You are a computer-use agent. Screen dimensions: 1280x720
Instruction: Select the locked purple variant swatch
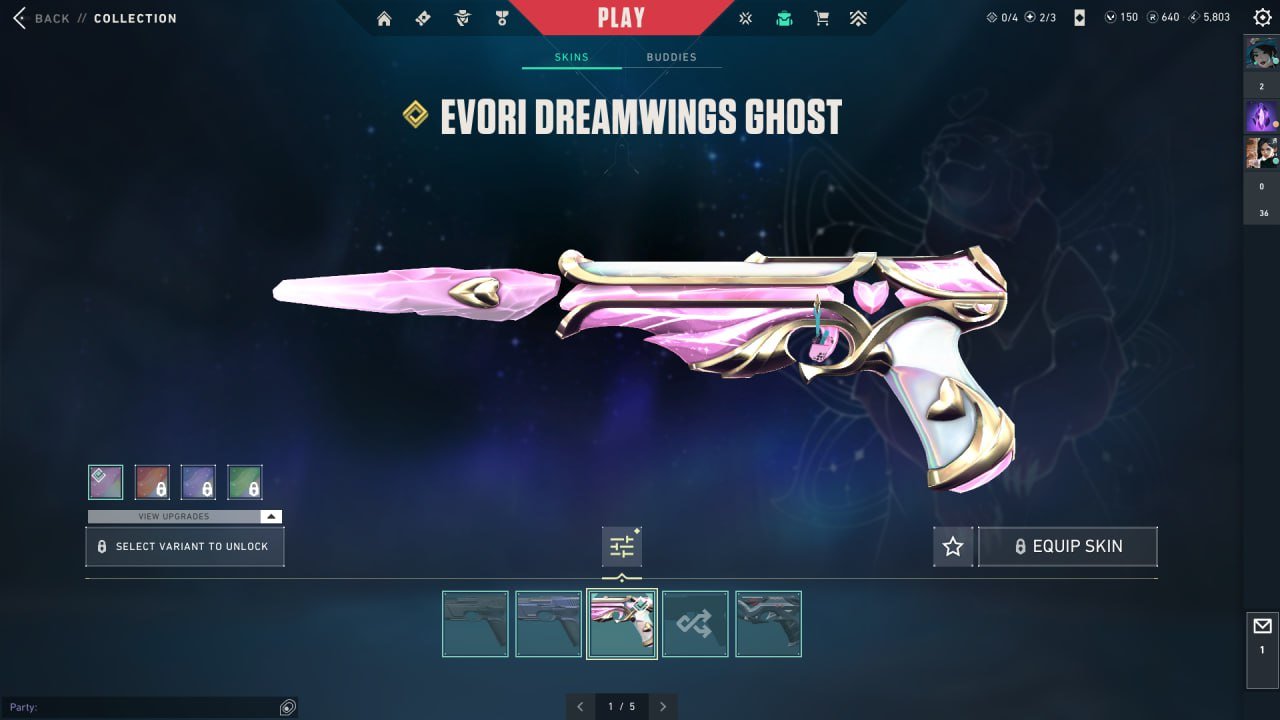coord(199,481)
